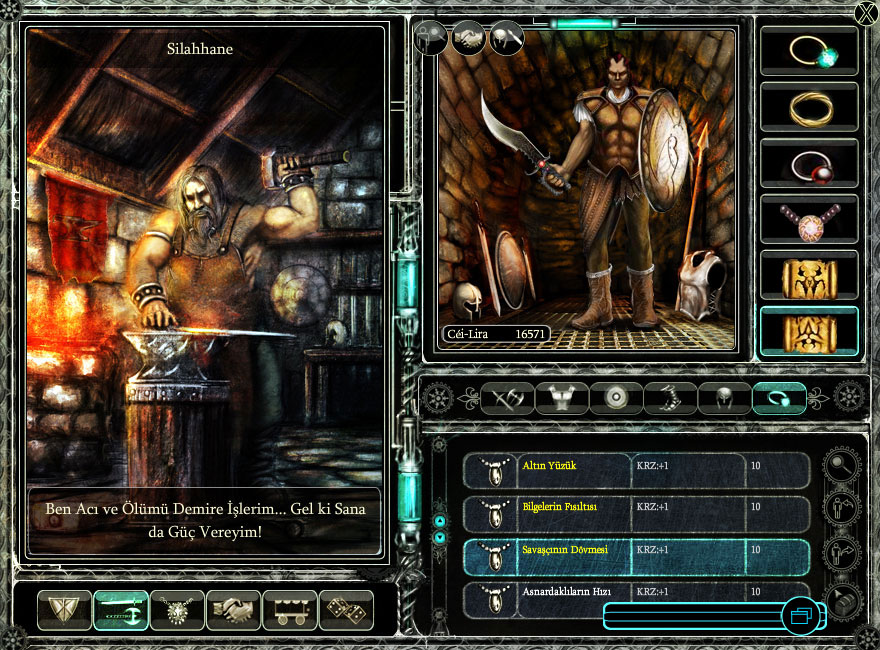Click the plain gold band ring slot
This screenshot has height=650, width=880.
(x=809, y=107)
